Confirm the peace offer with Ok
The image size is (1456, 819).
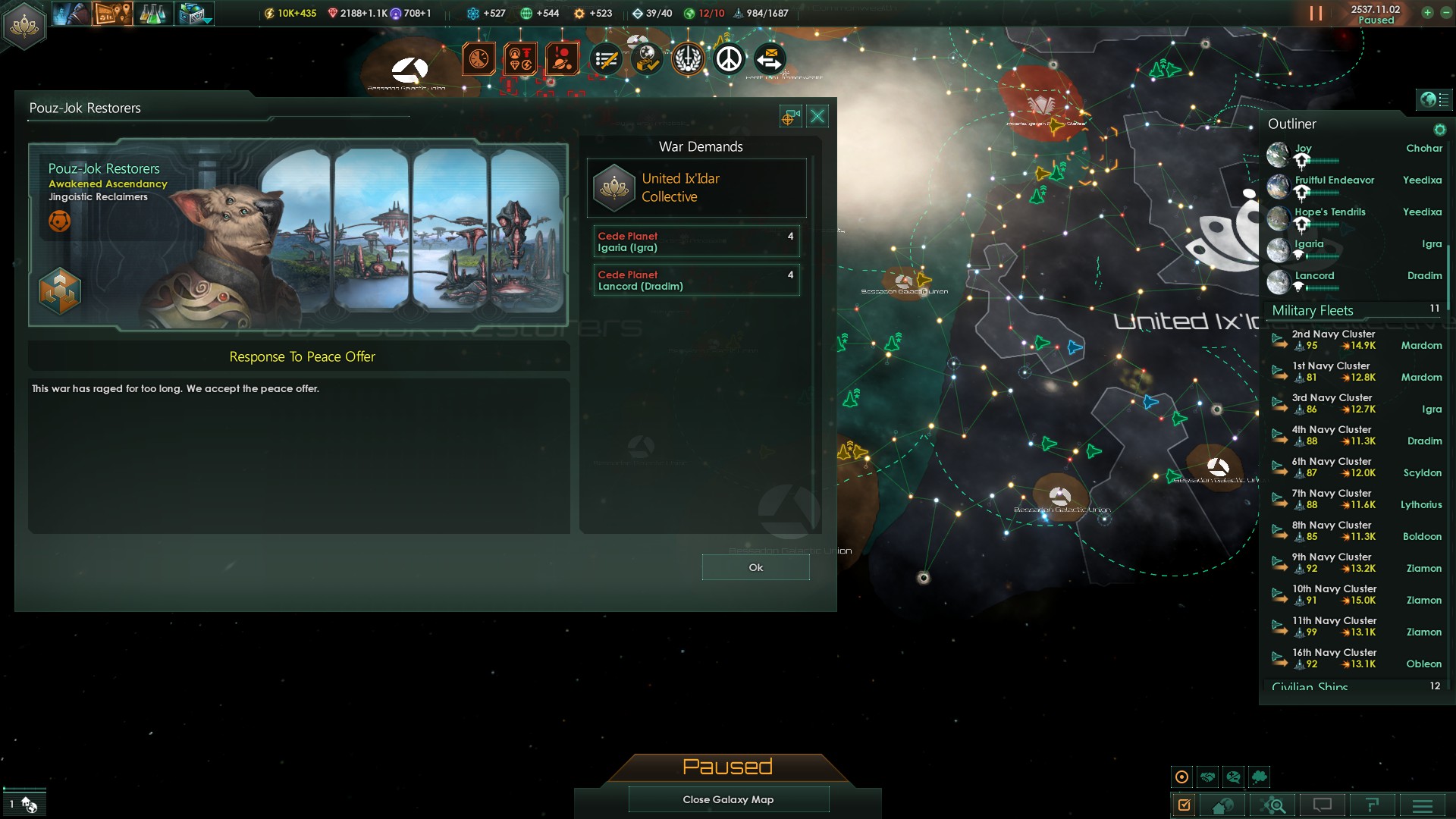pyautogui.click(x=755, y=567)
